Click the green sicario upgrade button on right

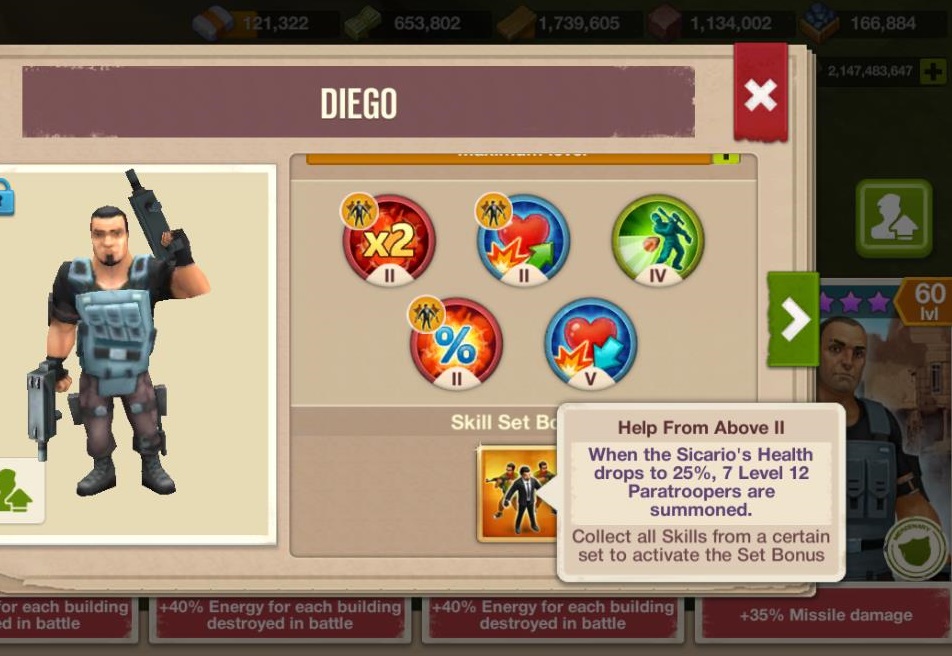coord(893,219)
